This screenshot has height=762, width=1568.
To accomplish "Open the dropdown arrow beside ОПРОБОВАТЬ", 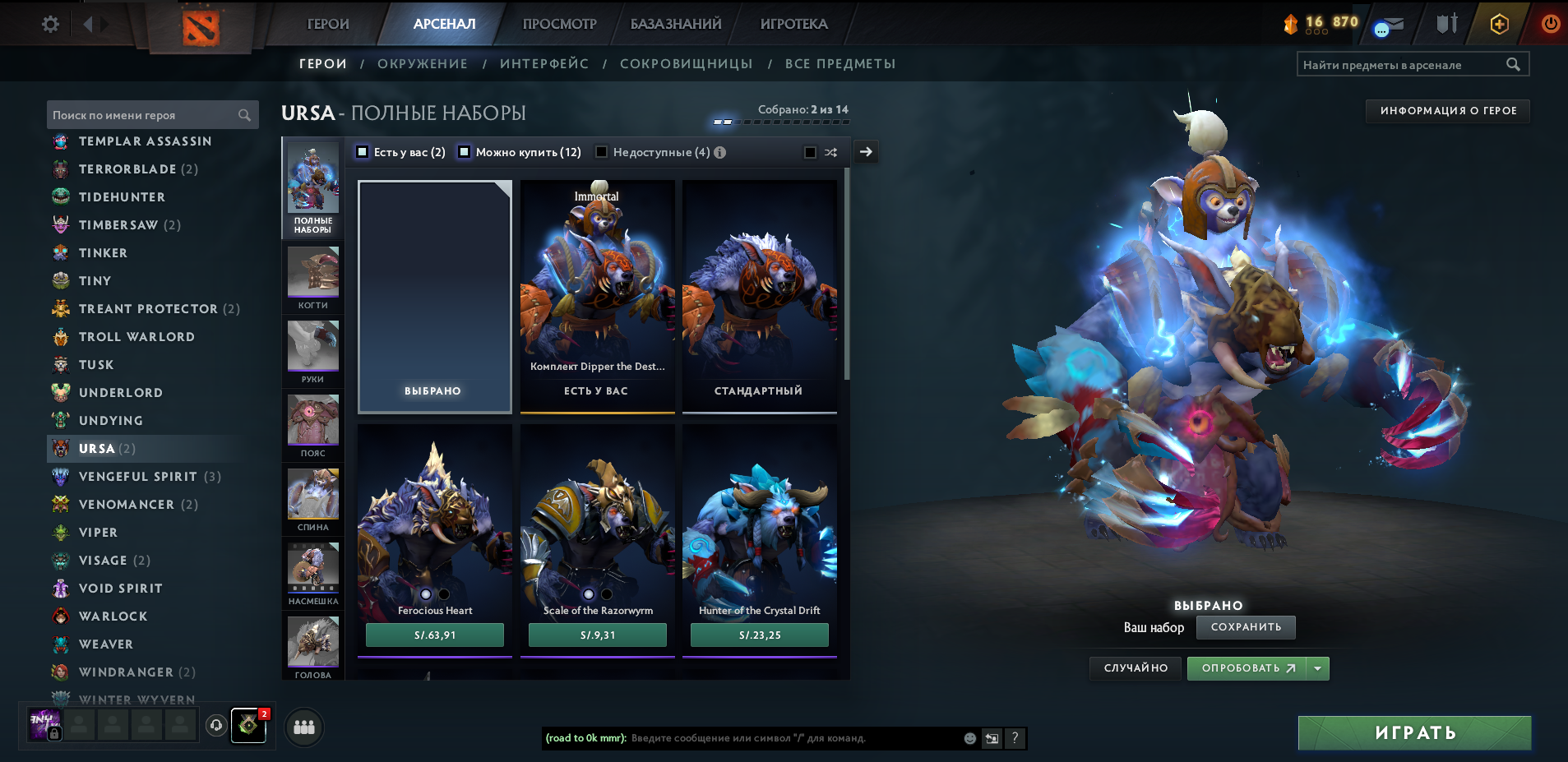I will pos(1318,667).
